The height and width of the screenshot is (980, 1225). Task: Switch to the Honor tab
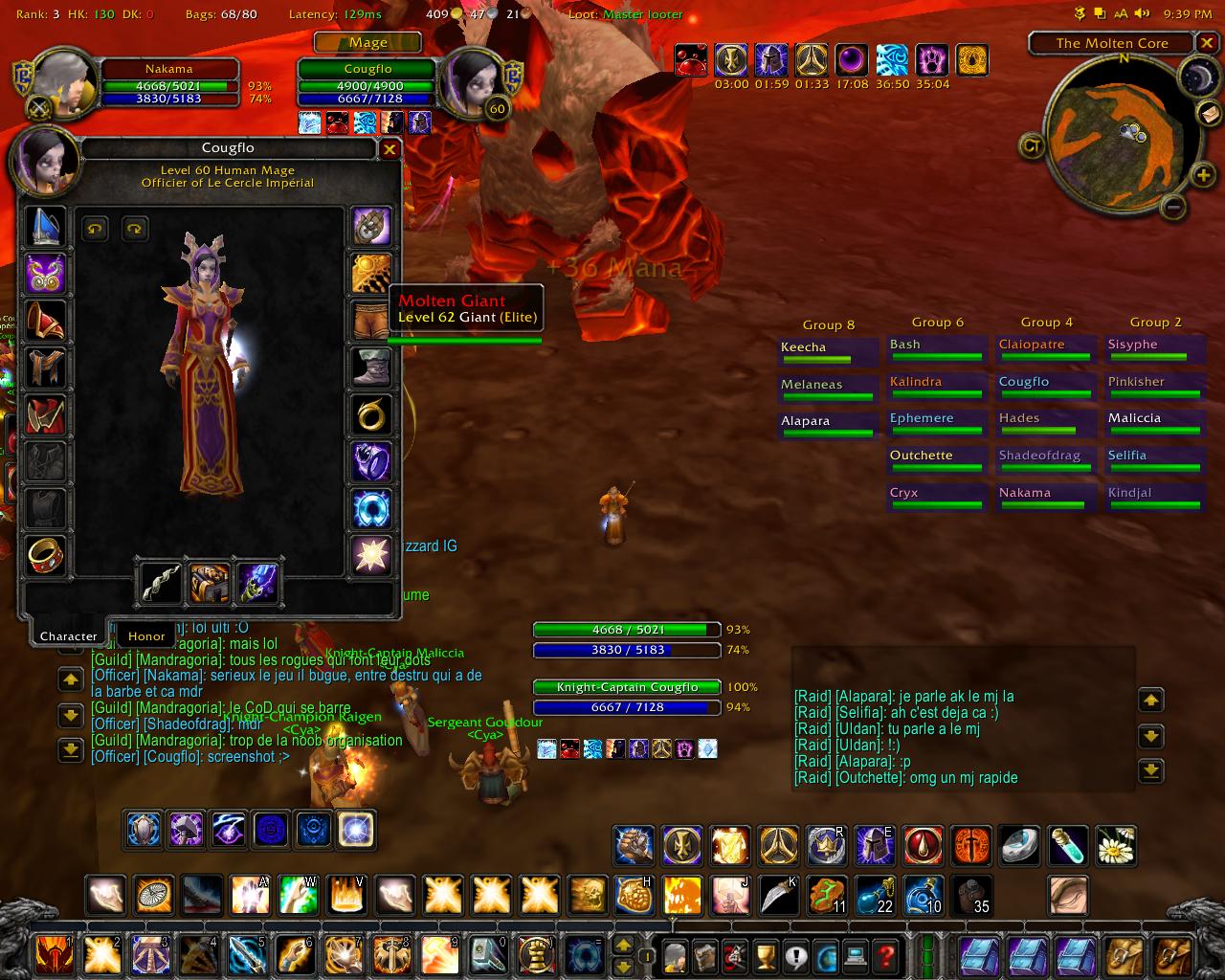click(x=146, y=635)
